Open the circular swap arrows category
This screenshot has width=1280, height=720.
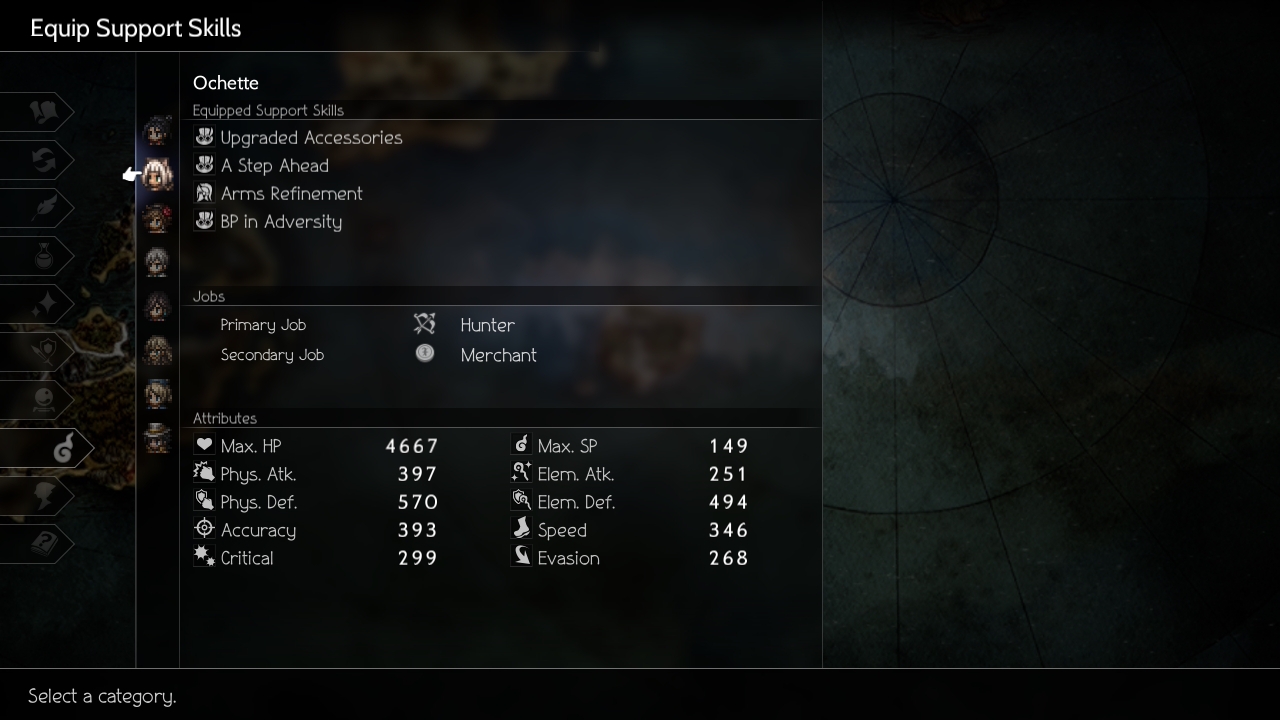[x=42, y=160]
